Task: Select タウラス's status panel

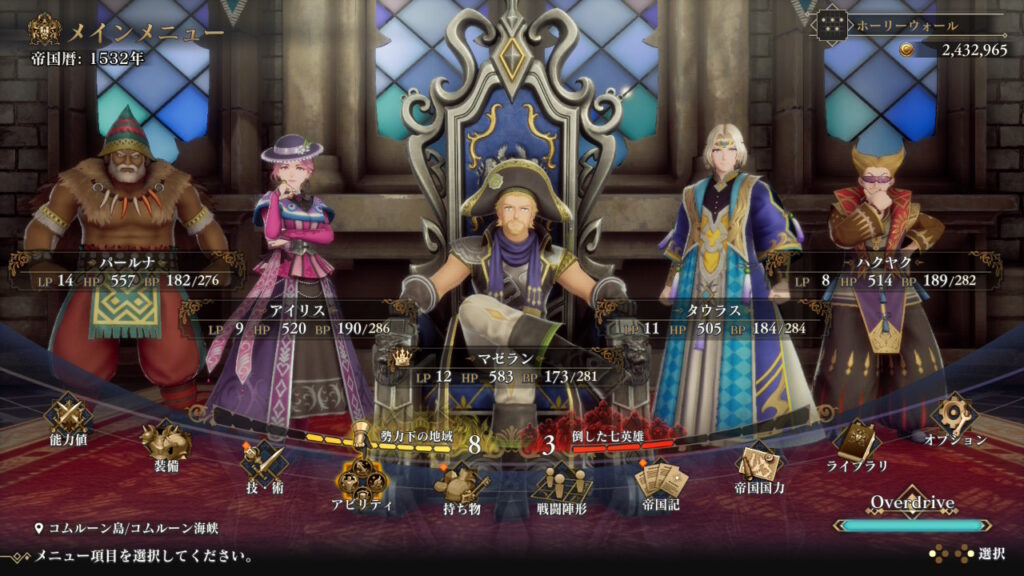Action: click(x=712, y=319)
